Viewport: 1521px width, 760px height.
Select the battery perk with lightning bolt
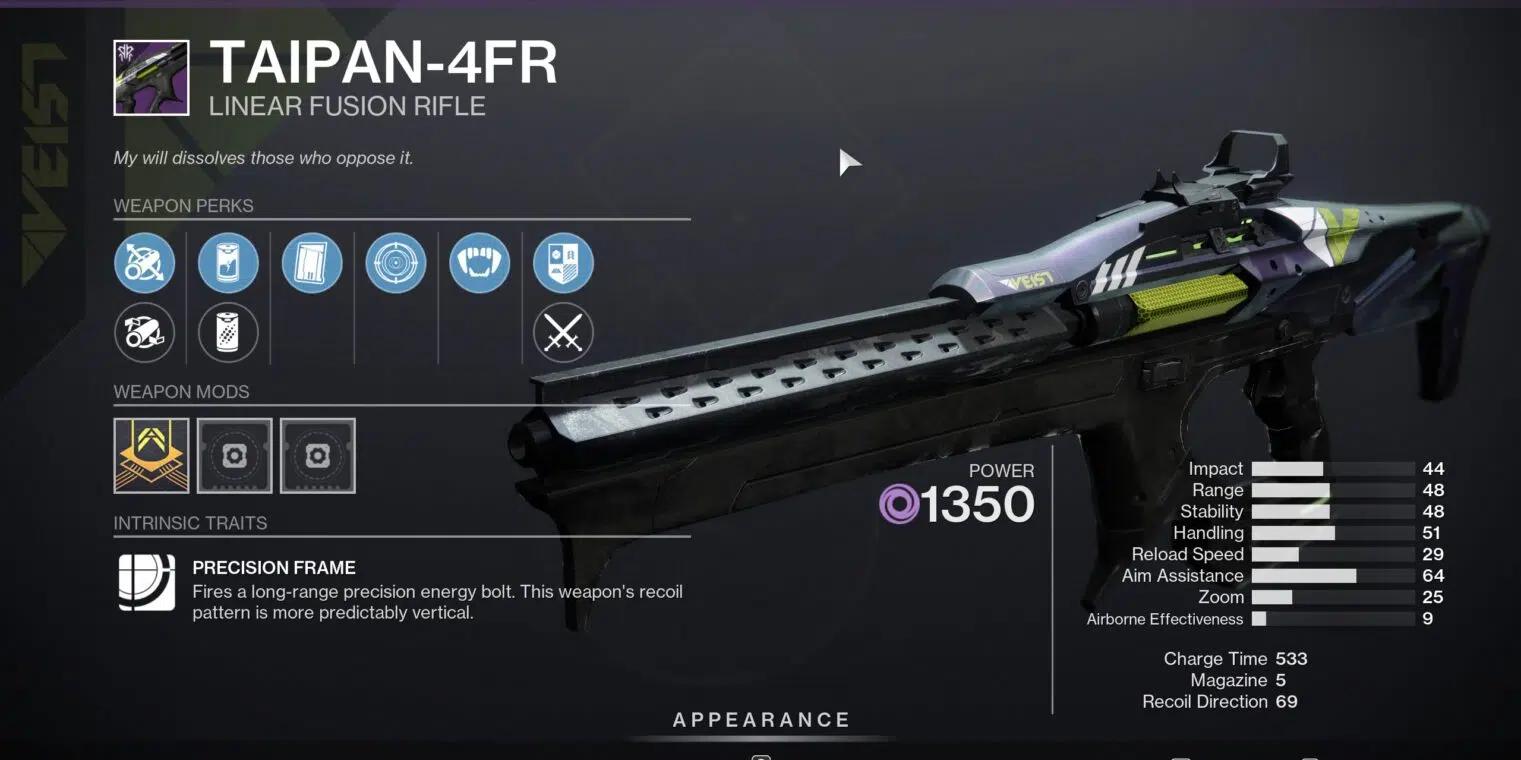[x=228, y=264]
